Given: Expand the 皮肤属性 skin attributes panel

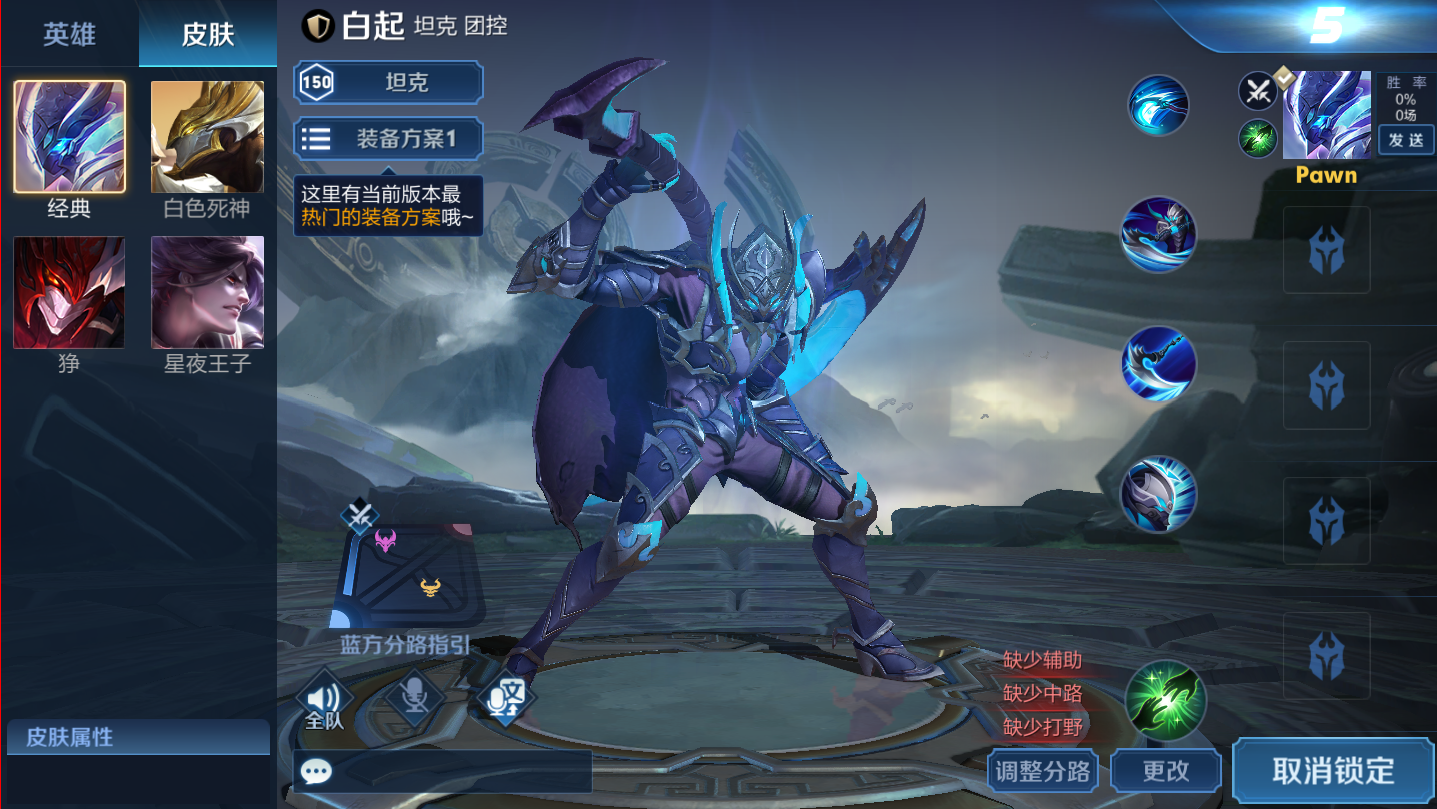Looking at the screenshot, I should tap(138, 738).
